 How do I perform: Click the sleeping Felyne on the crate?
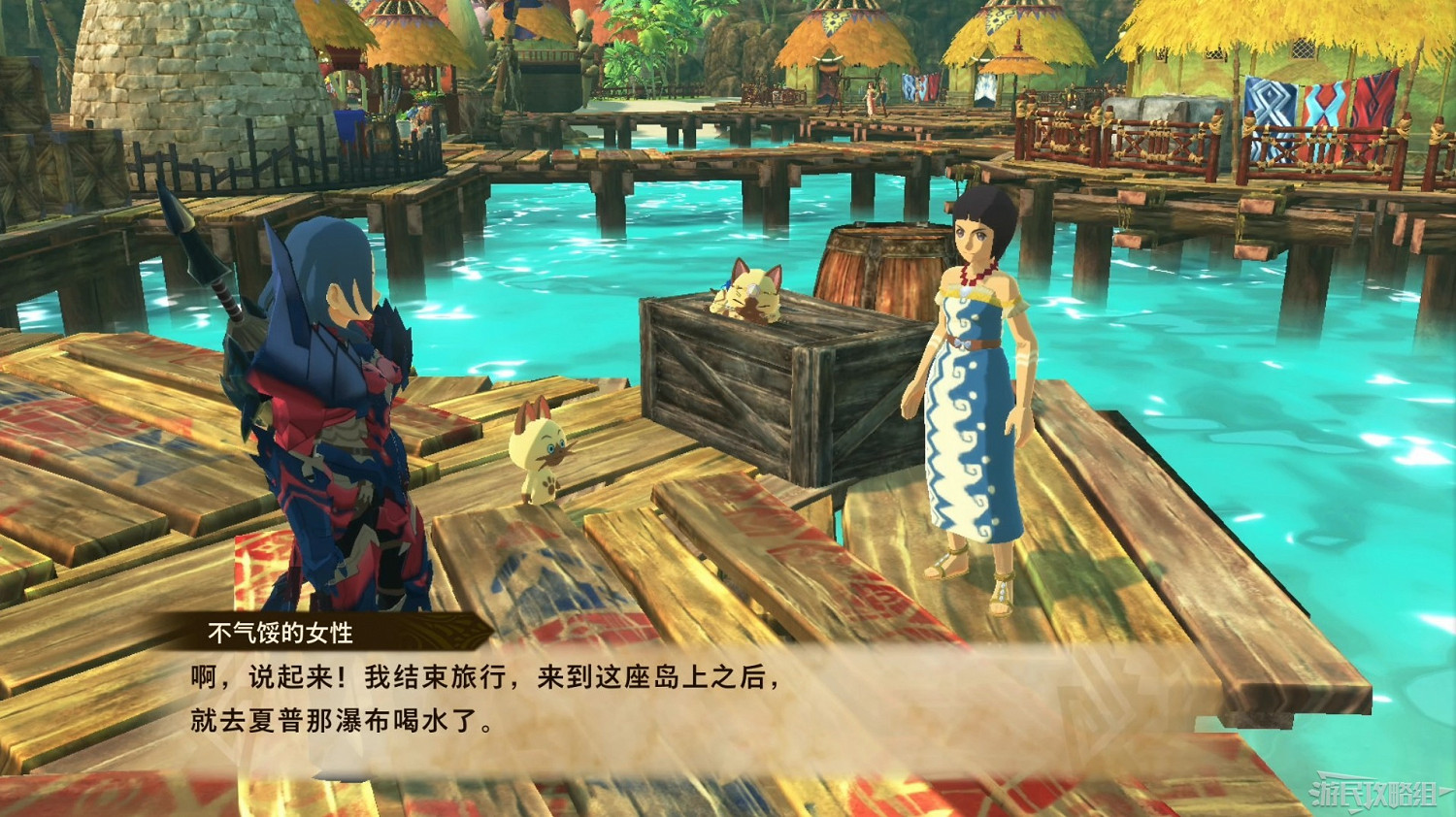747,291
